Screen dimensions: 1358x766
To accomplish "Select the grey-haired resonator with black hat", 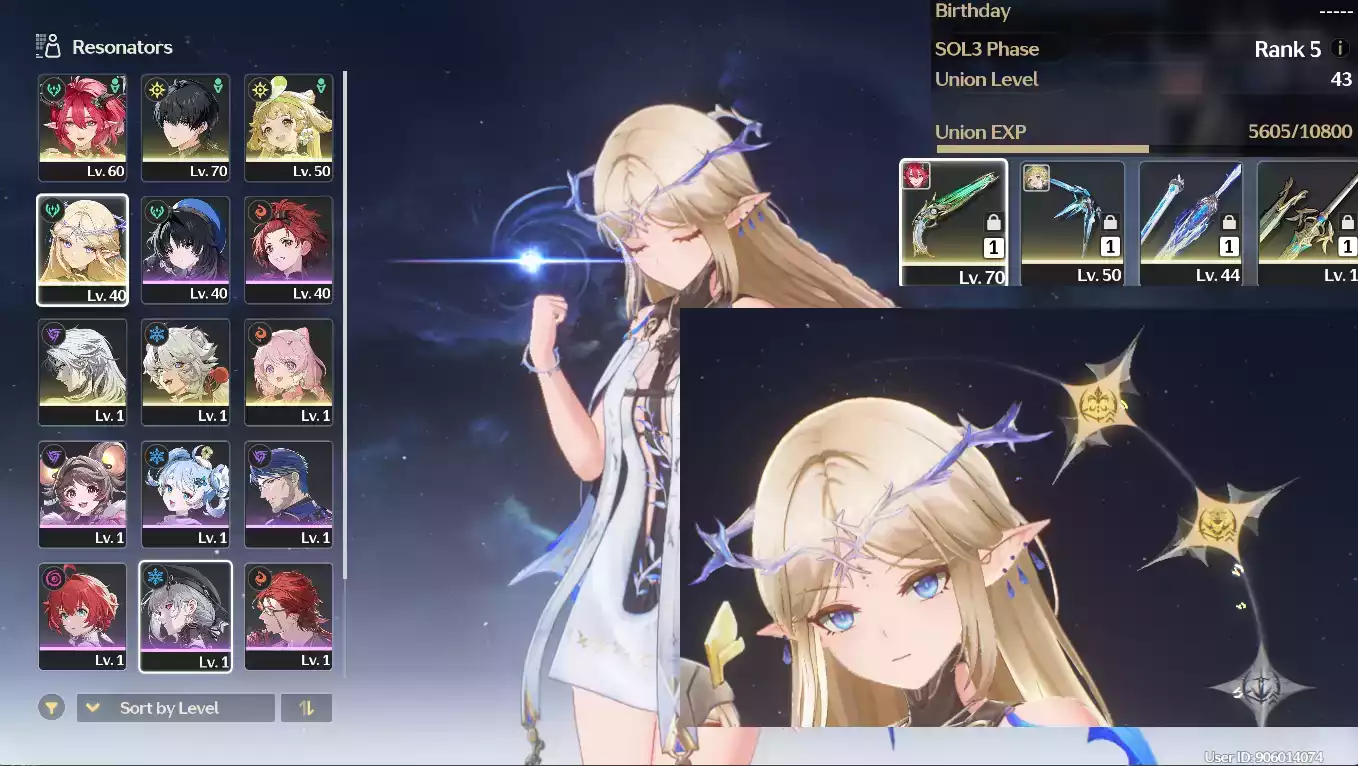I will (x=185, y=616).
